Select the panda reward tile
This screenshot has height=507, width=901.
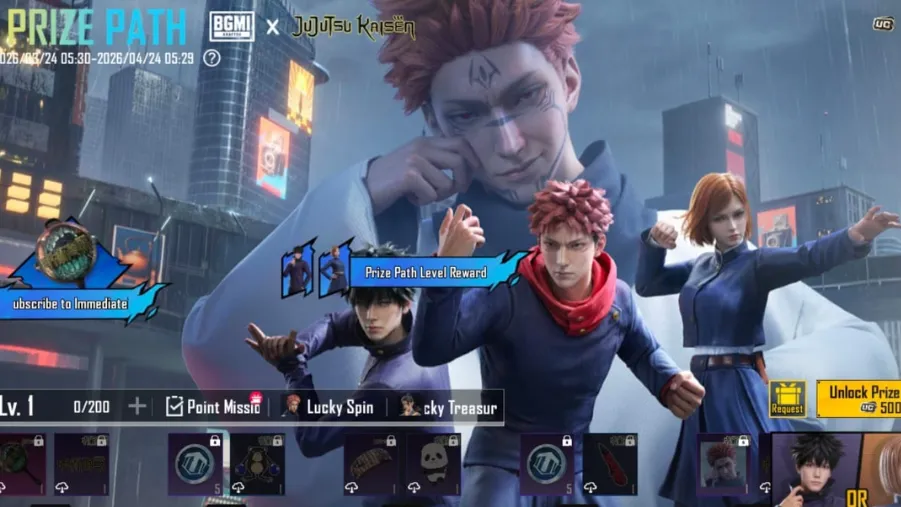tap(433, 463)
